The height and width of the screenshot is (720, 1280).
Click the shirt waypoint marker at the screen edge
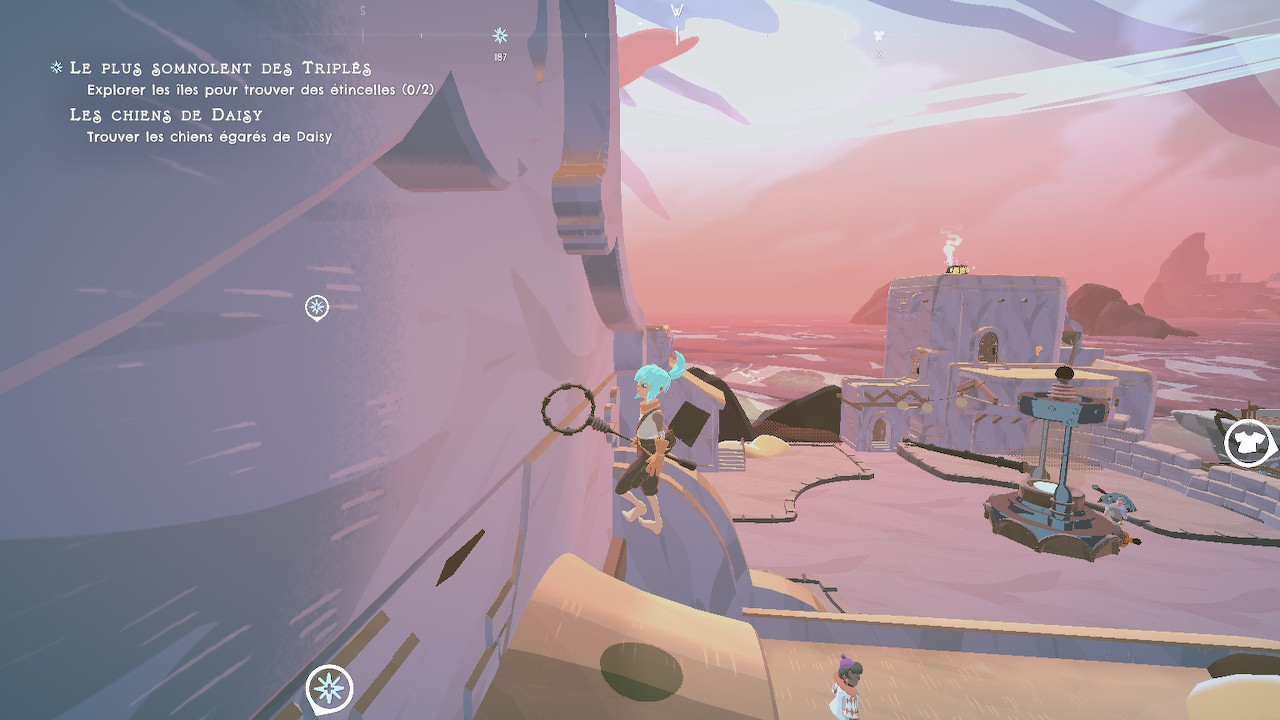(1247, 443)
